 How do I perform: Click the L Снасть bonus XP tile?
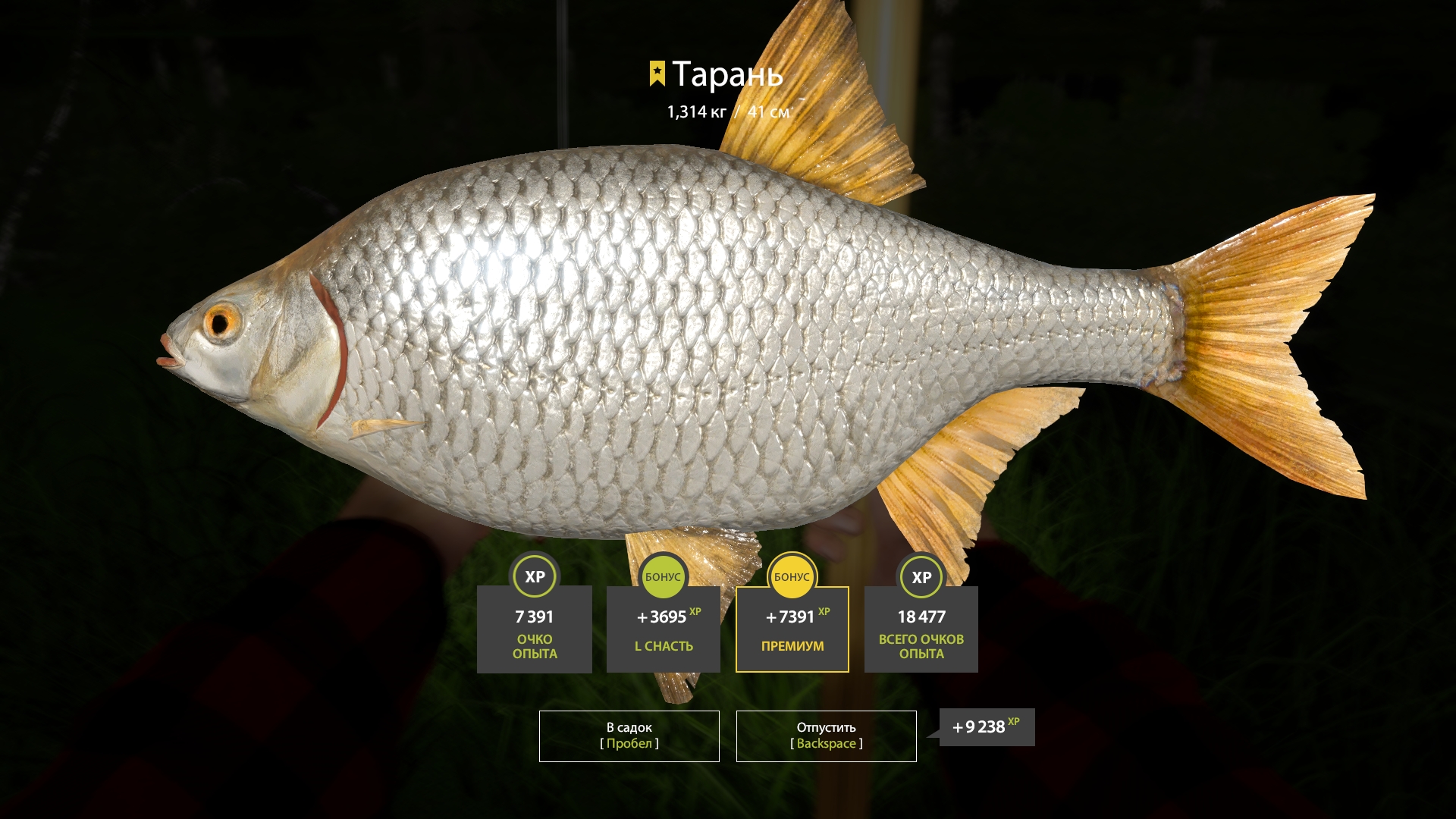[x=664, y=629]
